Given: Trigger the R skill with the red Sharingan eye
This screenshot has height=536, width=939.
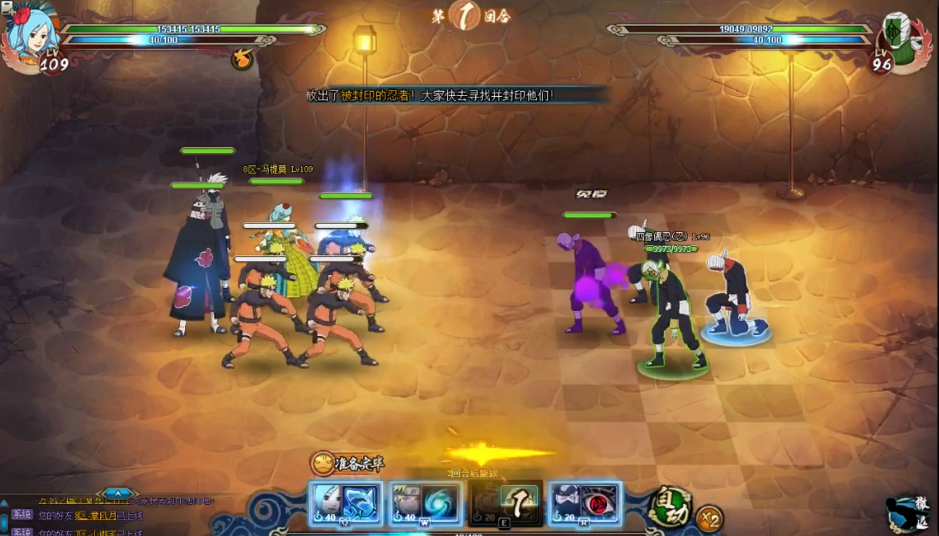Looking at the screenshot, I should [x=585, y=502].
